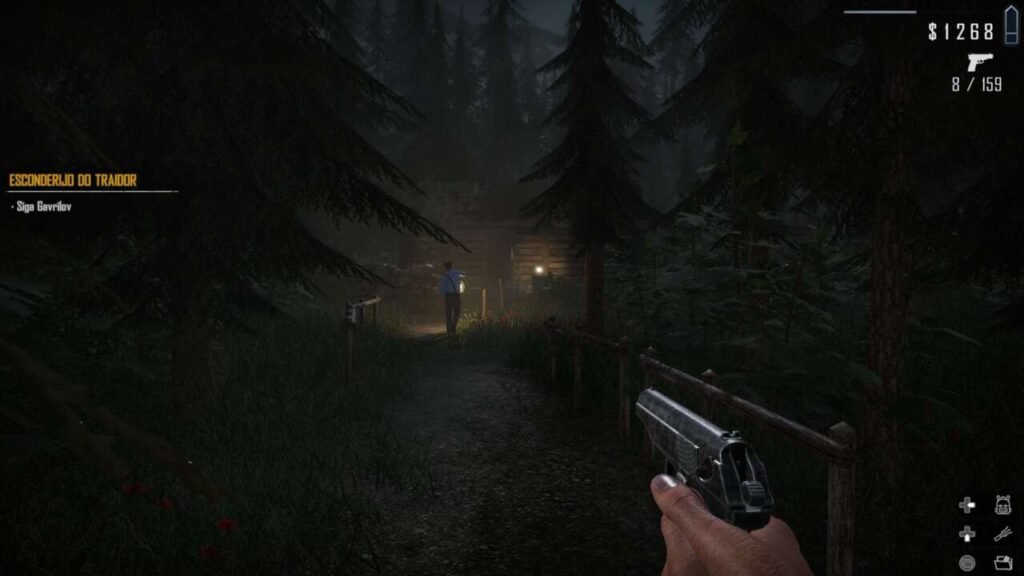The width and height of the screenshot is (1024, 576).
Task: Toggle the flashlight icon
Action: (x=1003, y=534)
